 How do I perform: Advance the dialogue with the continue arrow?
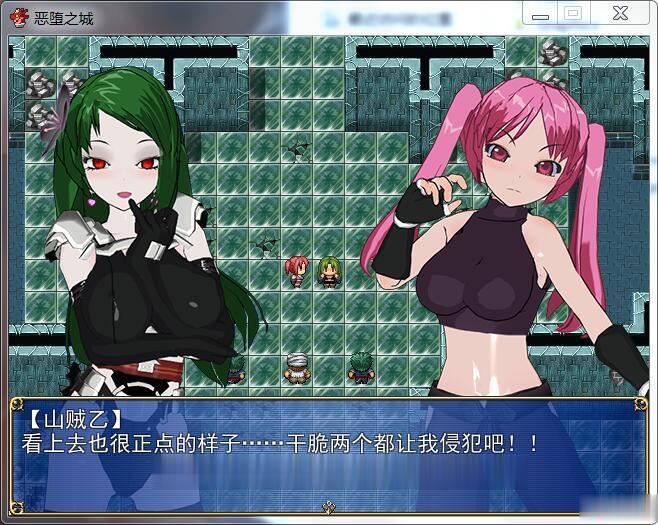tap(328, 508)
